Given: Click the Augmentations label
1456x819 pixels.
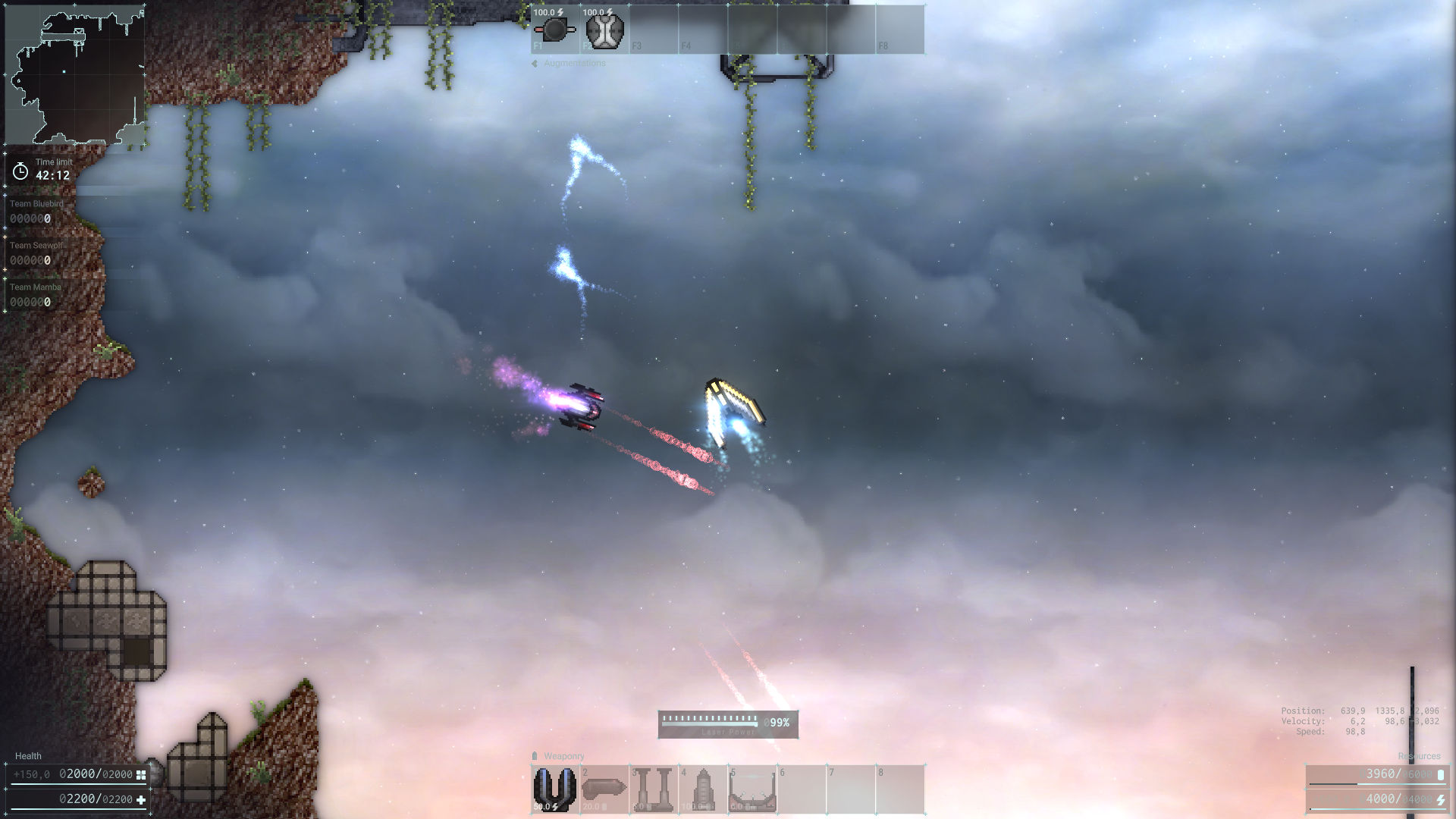Looking at the screenshot, I should [x=572, y=63].
